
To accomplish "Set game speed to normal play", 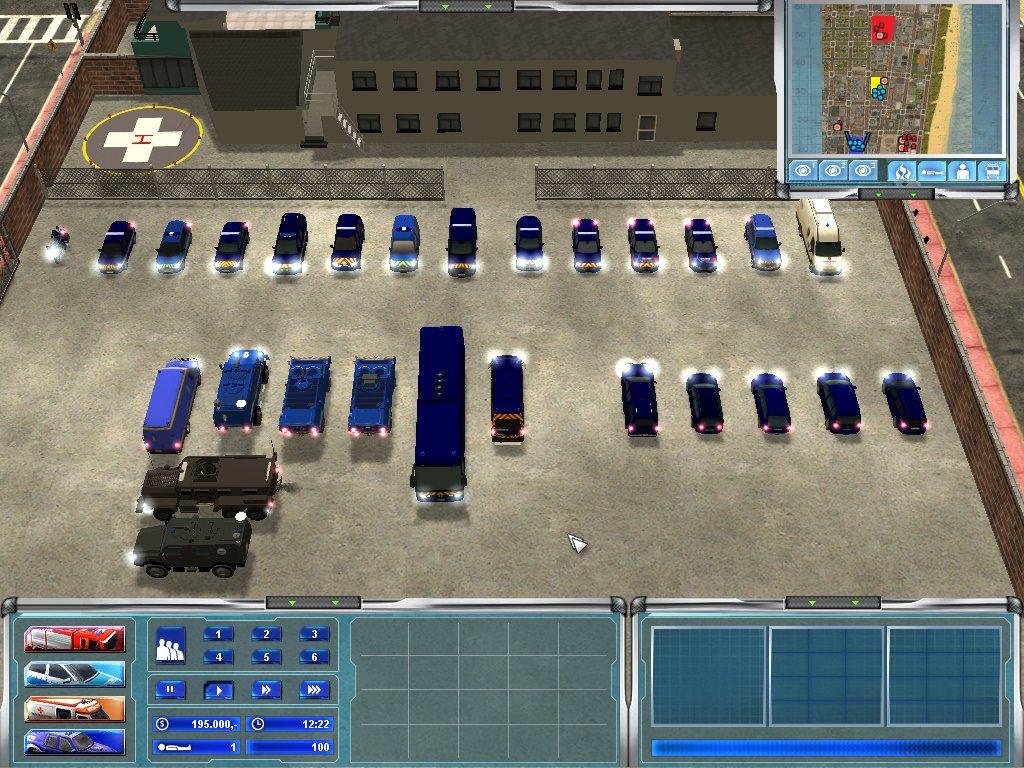I will 218,689.
